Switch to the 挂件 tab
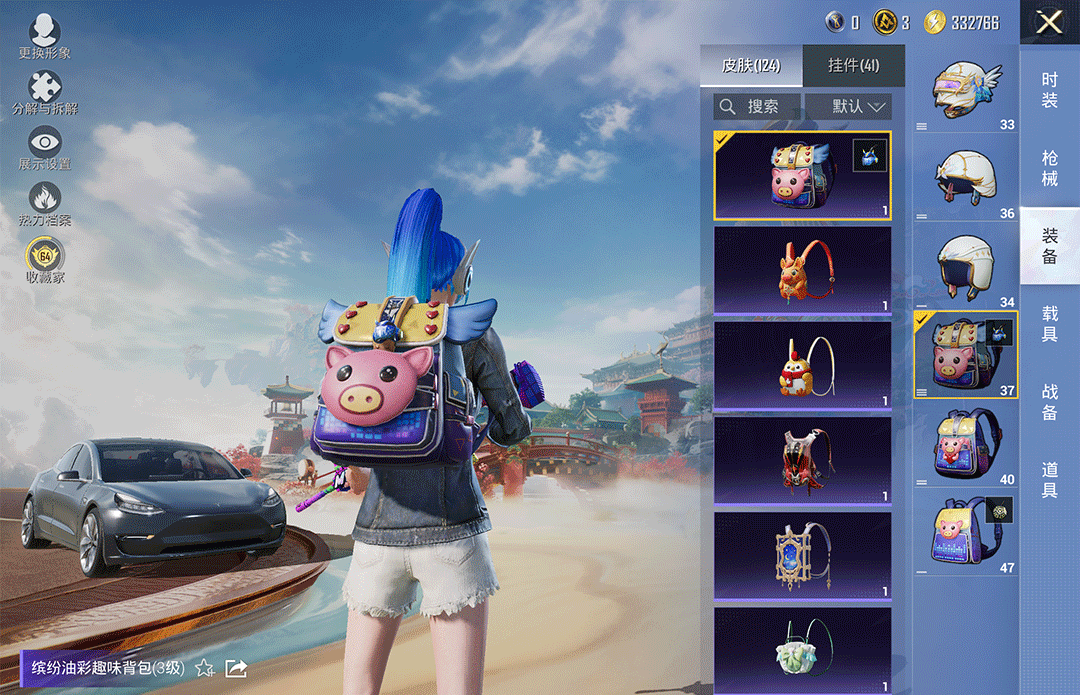The height and width of the screenshot is (695, 1080). click(x=853, y=66)
